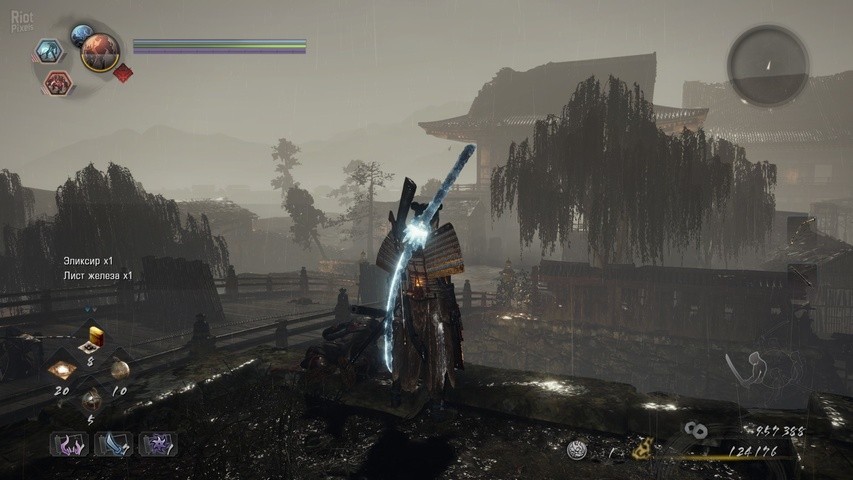This screenshot has width=853, height=480.
Task: Choose the red hexagon yokai core
Action: click(x=57, y=82)
